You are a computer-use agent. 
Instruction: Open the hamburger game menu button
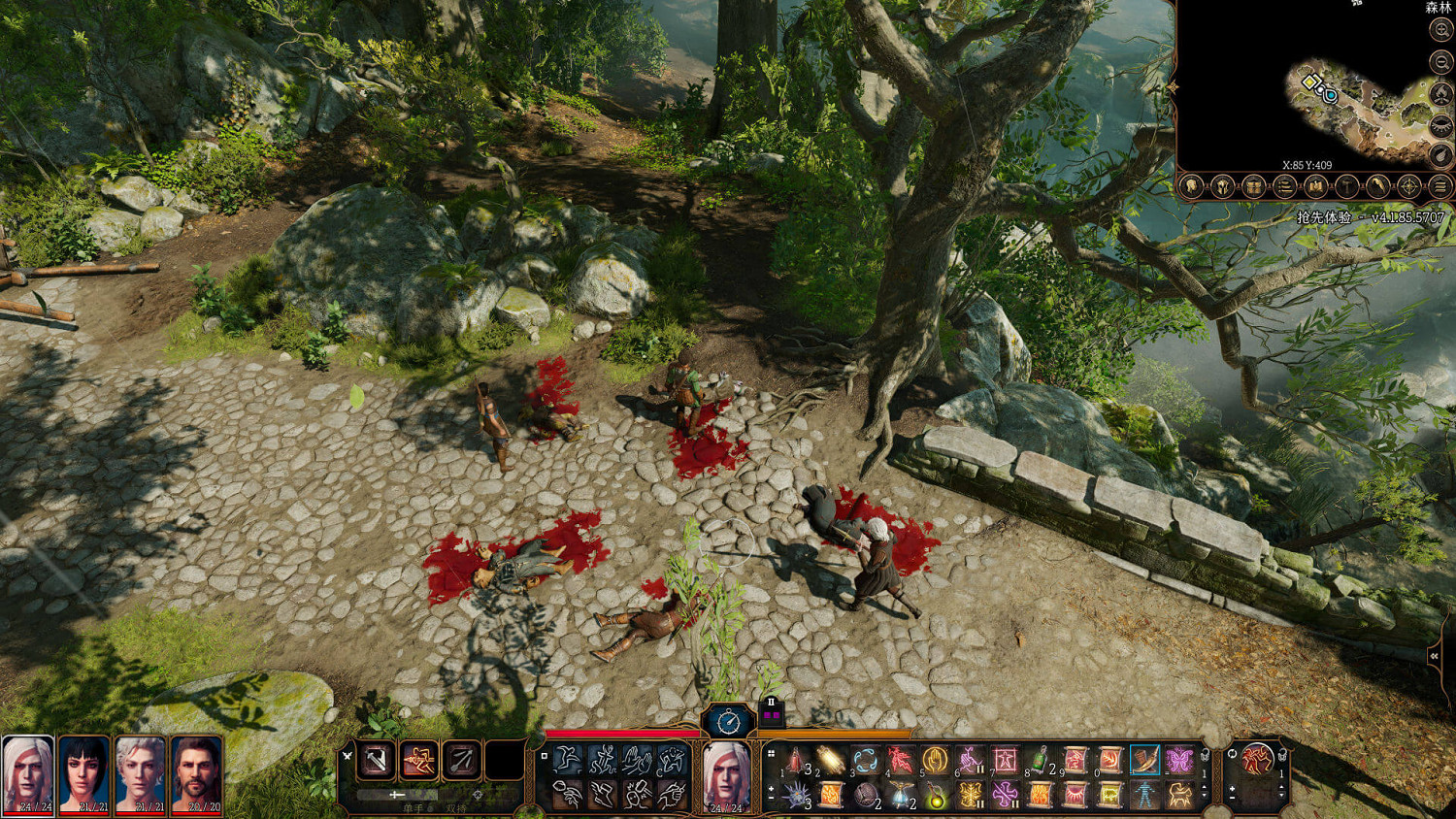click(x=1440, y=186)
